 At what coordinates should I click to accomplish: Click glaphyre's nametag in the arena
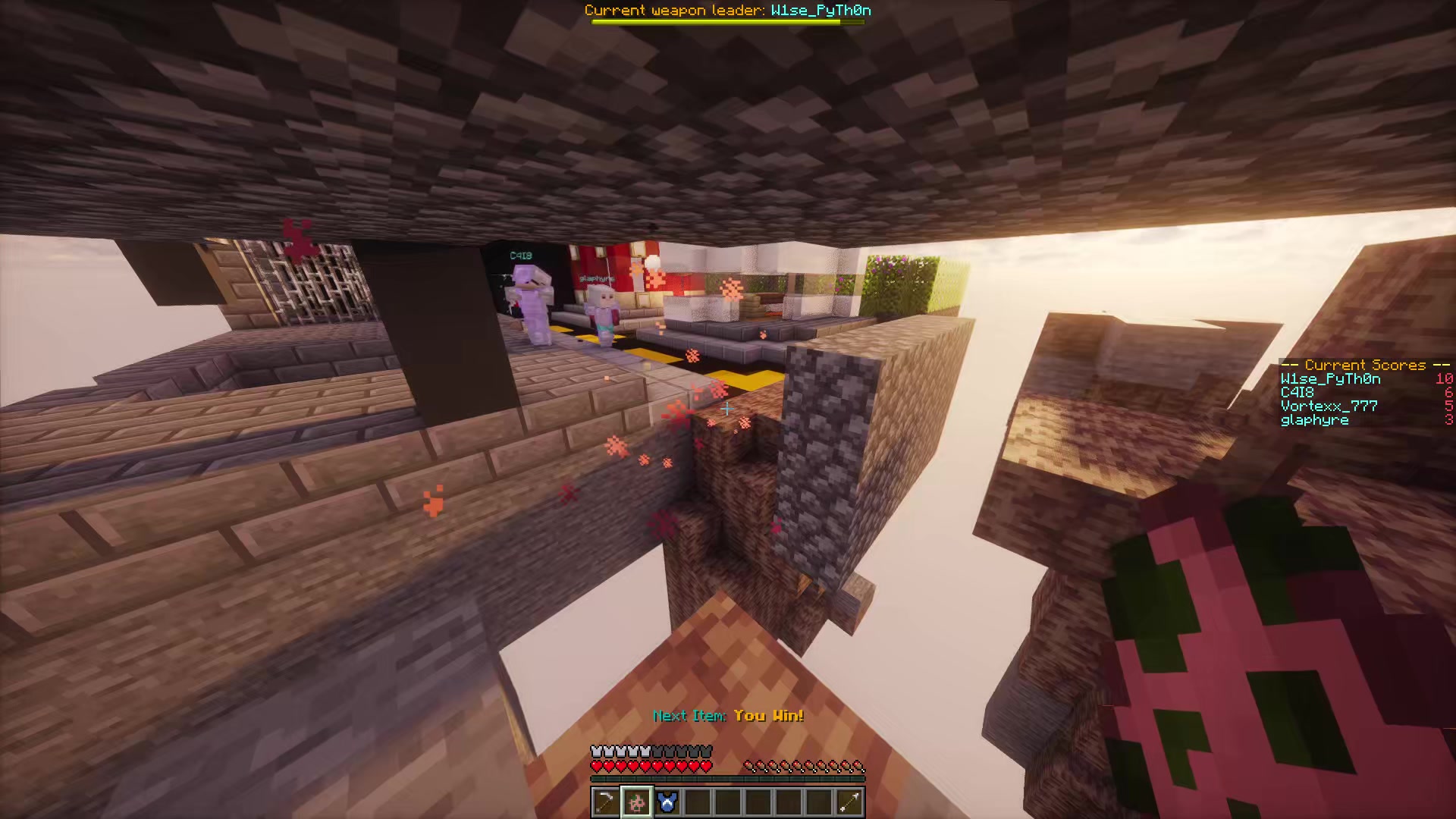(595, 278)
